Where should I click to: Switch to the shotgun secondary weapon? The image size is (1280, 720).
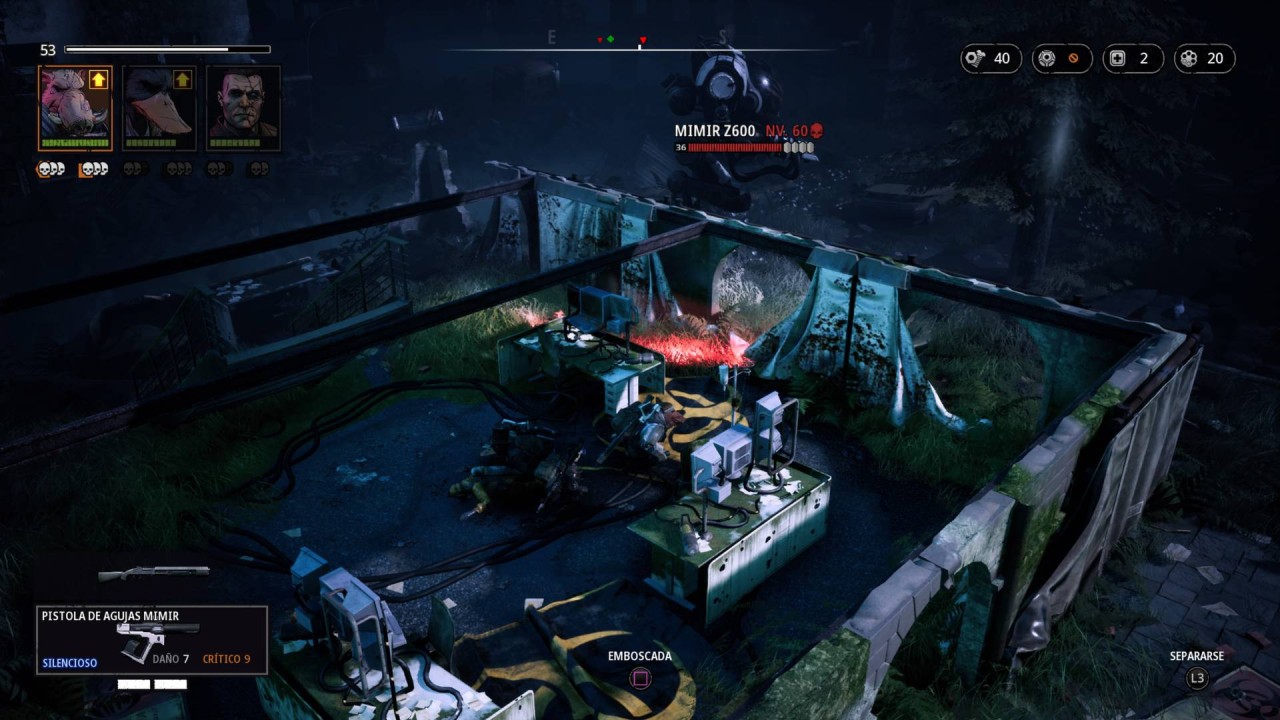pyautogui.click(x=154, y=573)
